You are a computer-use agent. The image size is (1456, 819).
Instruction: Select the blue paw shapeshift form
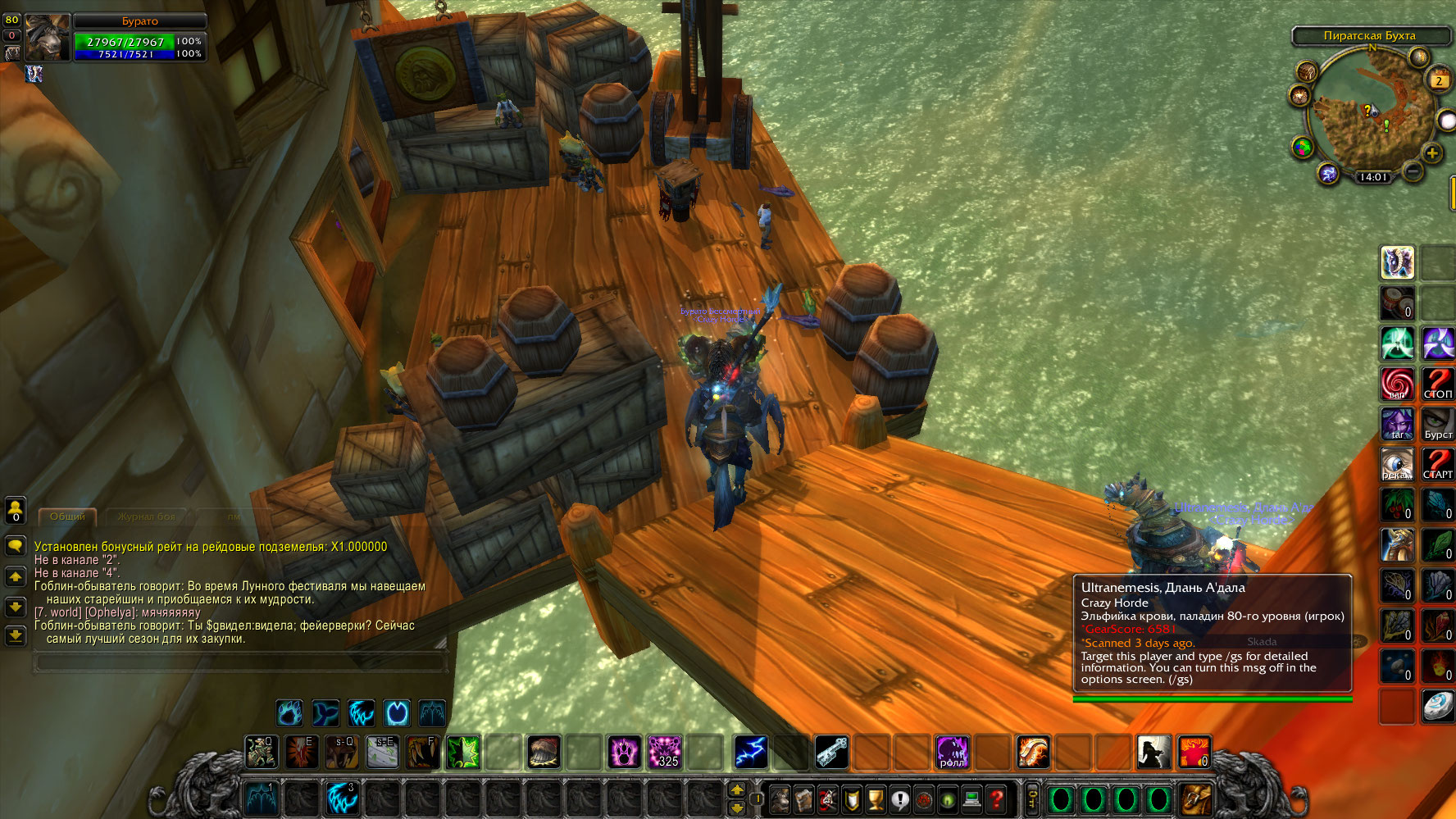coord(289,712)
